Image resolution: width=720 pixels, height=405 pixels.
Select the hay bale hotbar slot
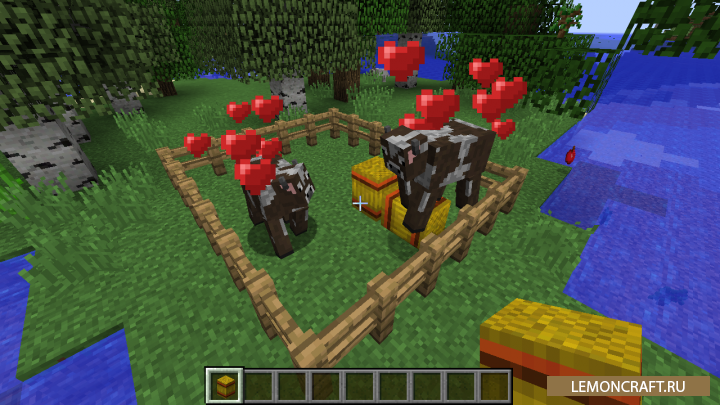point(223,385)
